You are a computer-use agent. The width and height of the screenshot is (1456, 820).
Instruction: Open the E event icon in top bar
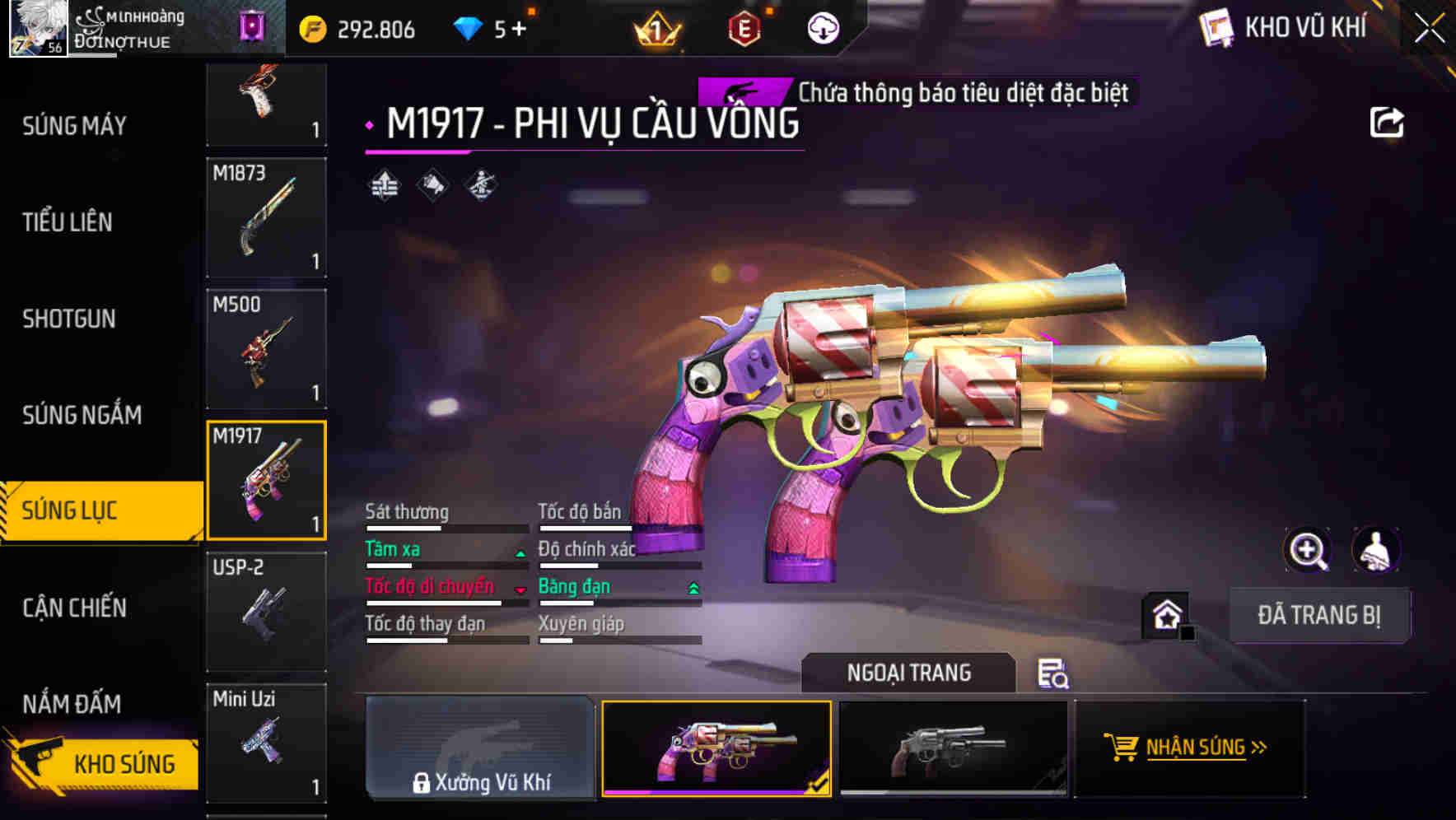tap(744, 27)
